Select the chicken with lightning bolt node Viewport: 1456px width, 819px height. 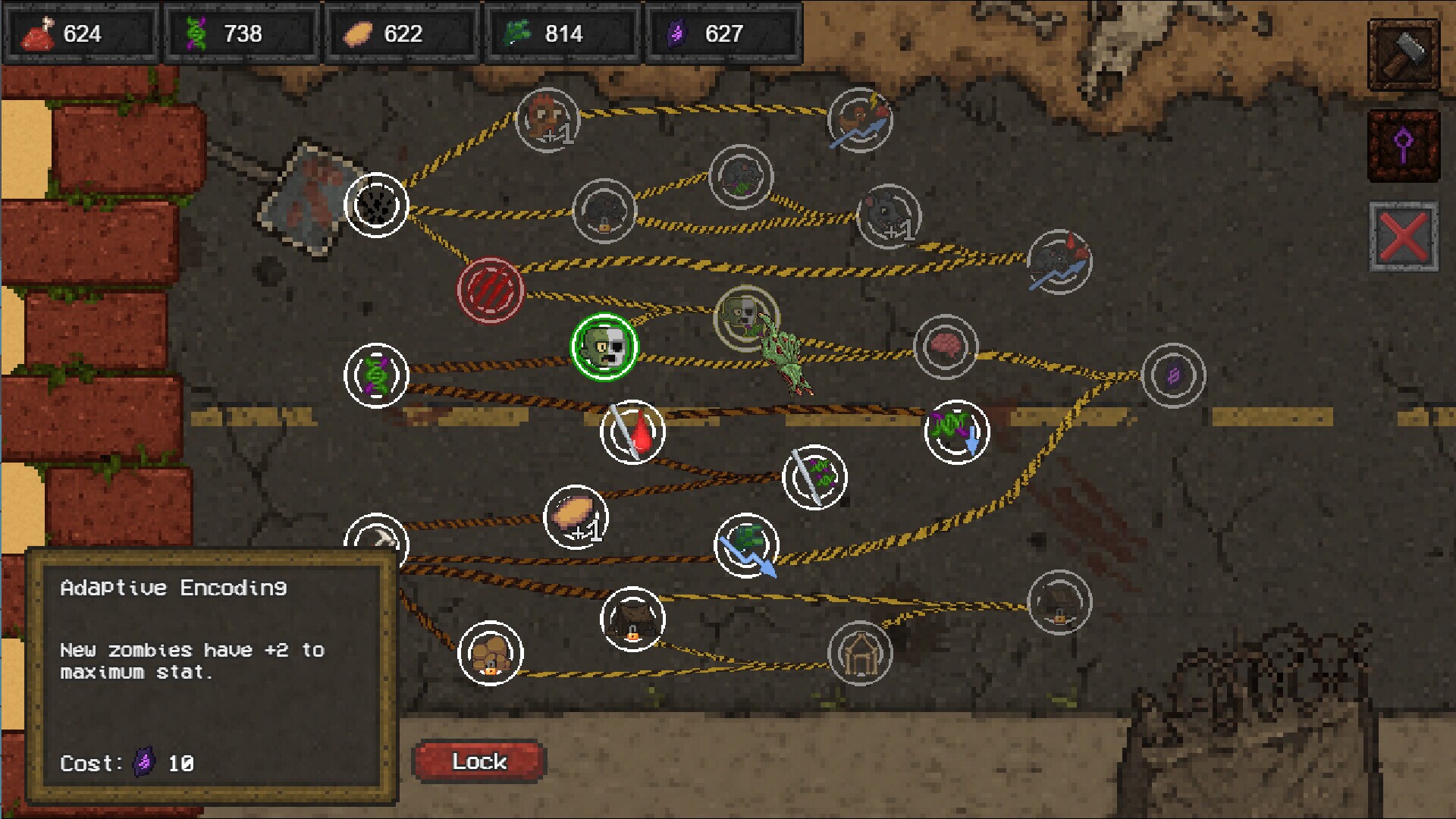click(x=860, y=120)
